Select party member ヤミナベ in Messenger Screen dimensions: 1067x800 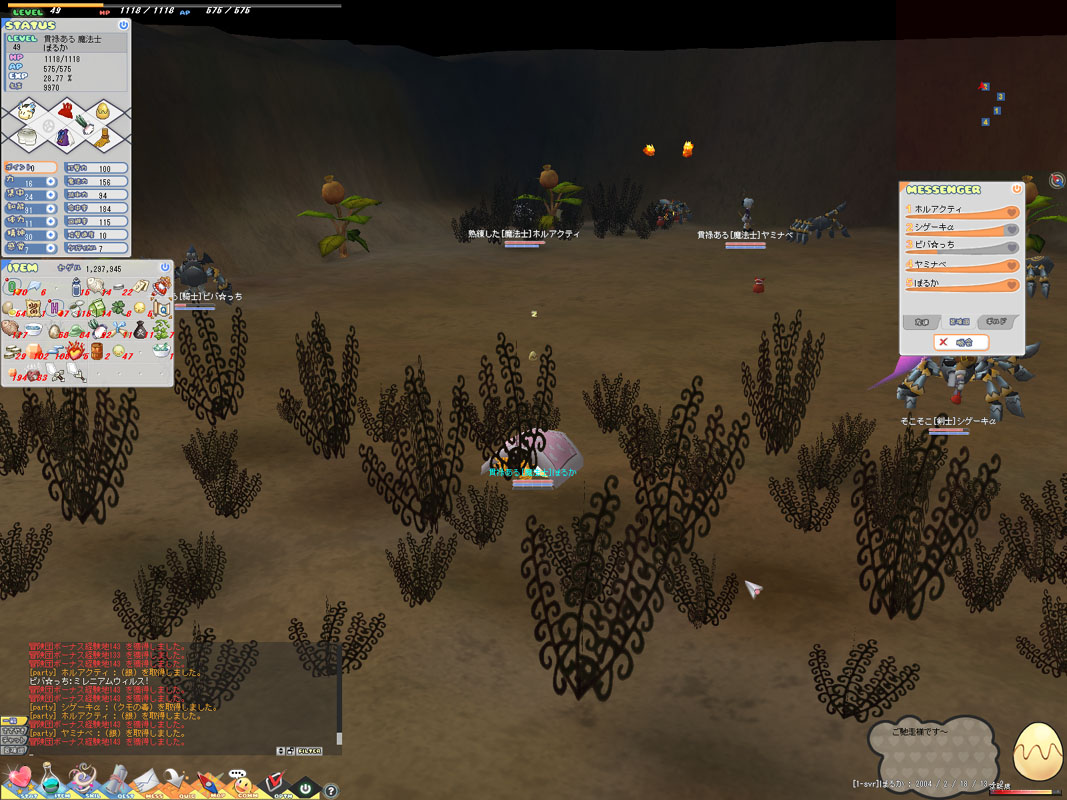pos(960,265)
